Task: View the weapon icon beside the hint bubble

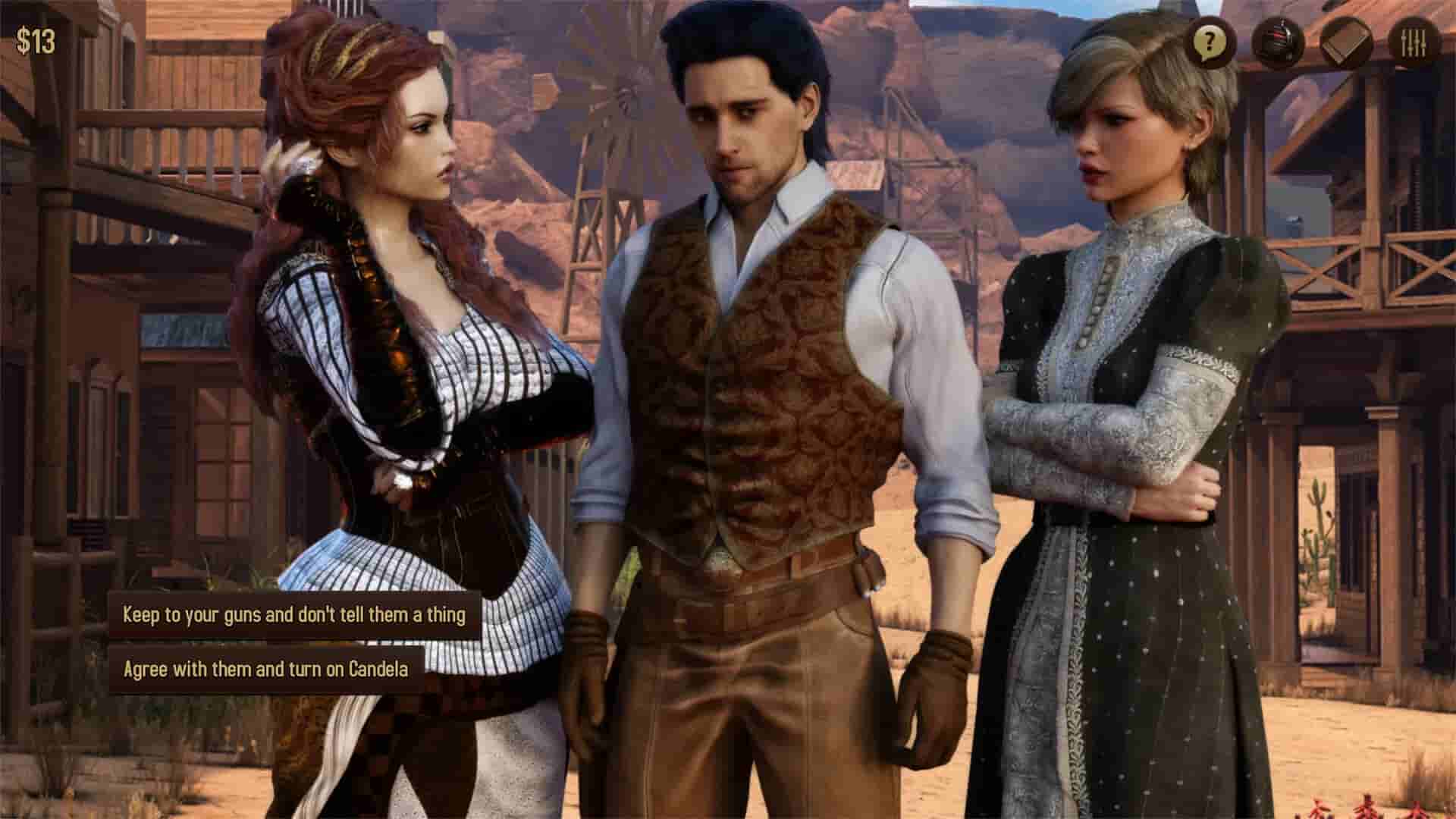Action: coord(1278,38)
